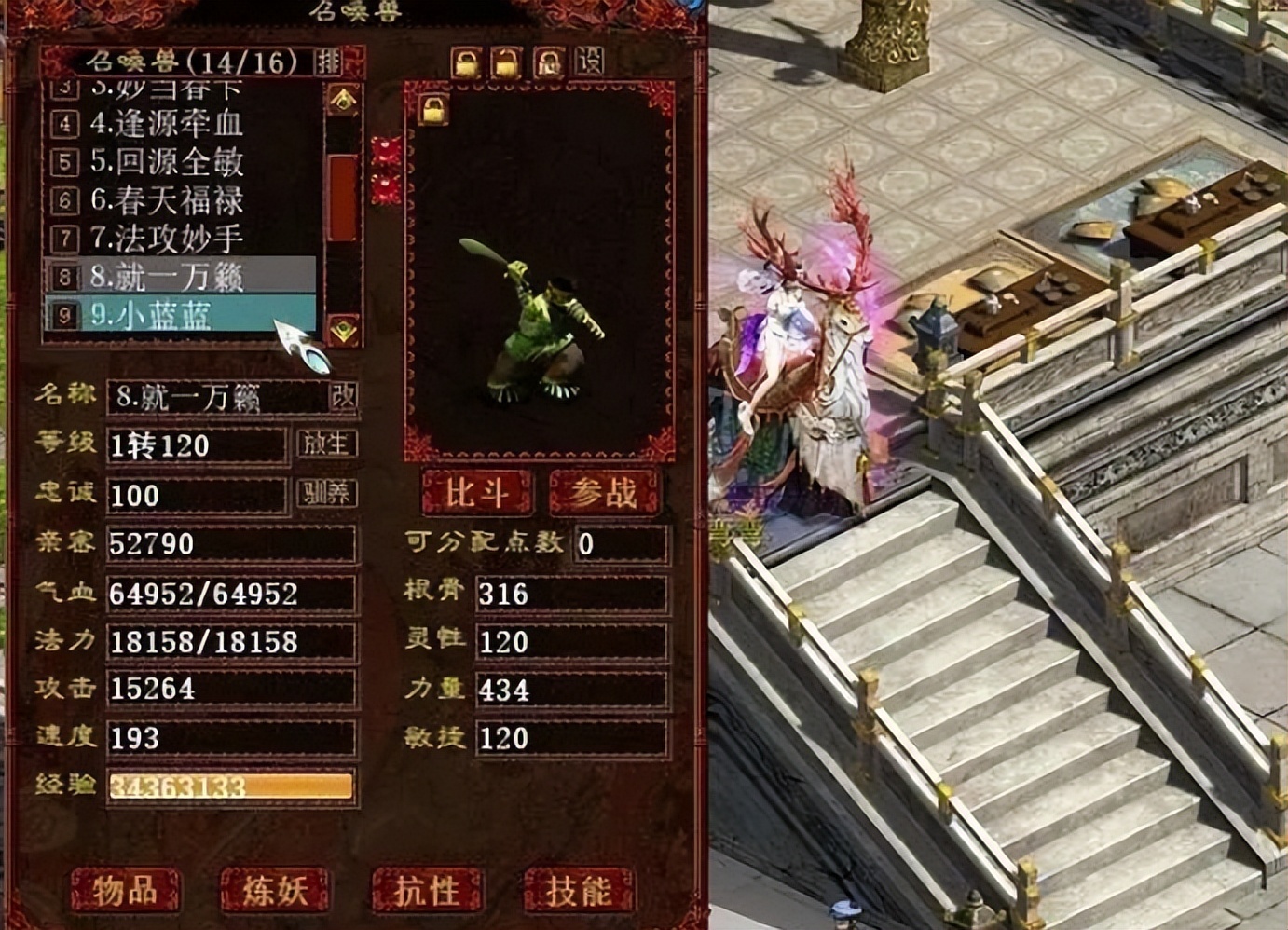1288x930 pixels.
Task: Release the summon with 放生
Action: click(x=326, y=444)
